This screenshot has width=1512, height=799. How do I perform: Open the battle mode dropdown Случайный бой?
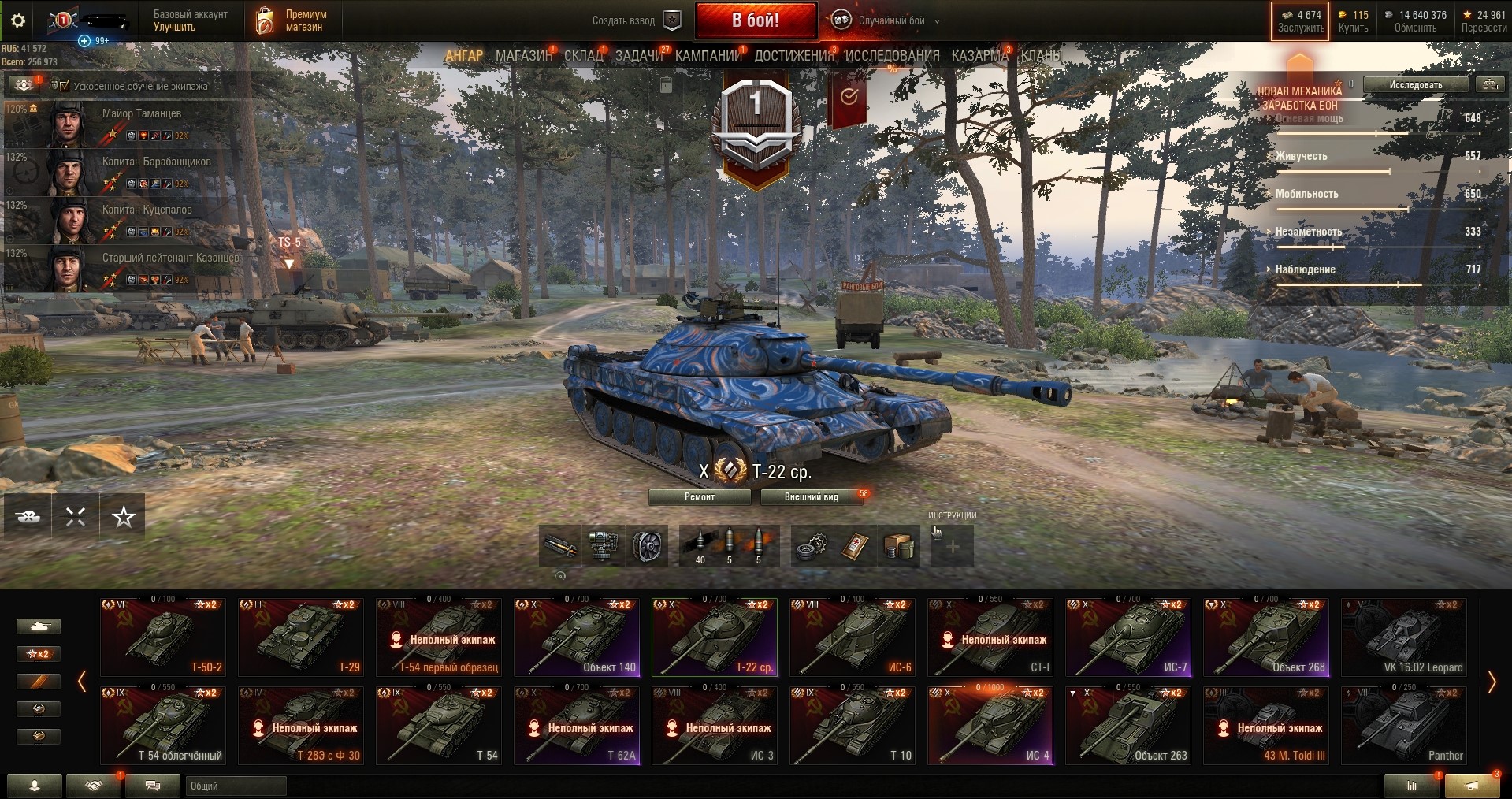point(891,21)
